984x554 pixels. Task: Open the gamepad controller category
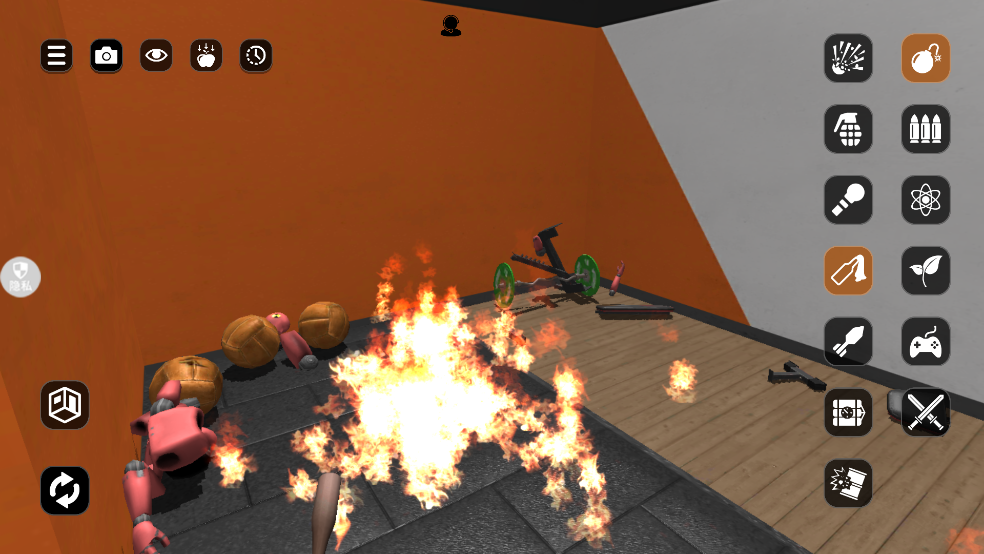coord(925,342)
